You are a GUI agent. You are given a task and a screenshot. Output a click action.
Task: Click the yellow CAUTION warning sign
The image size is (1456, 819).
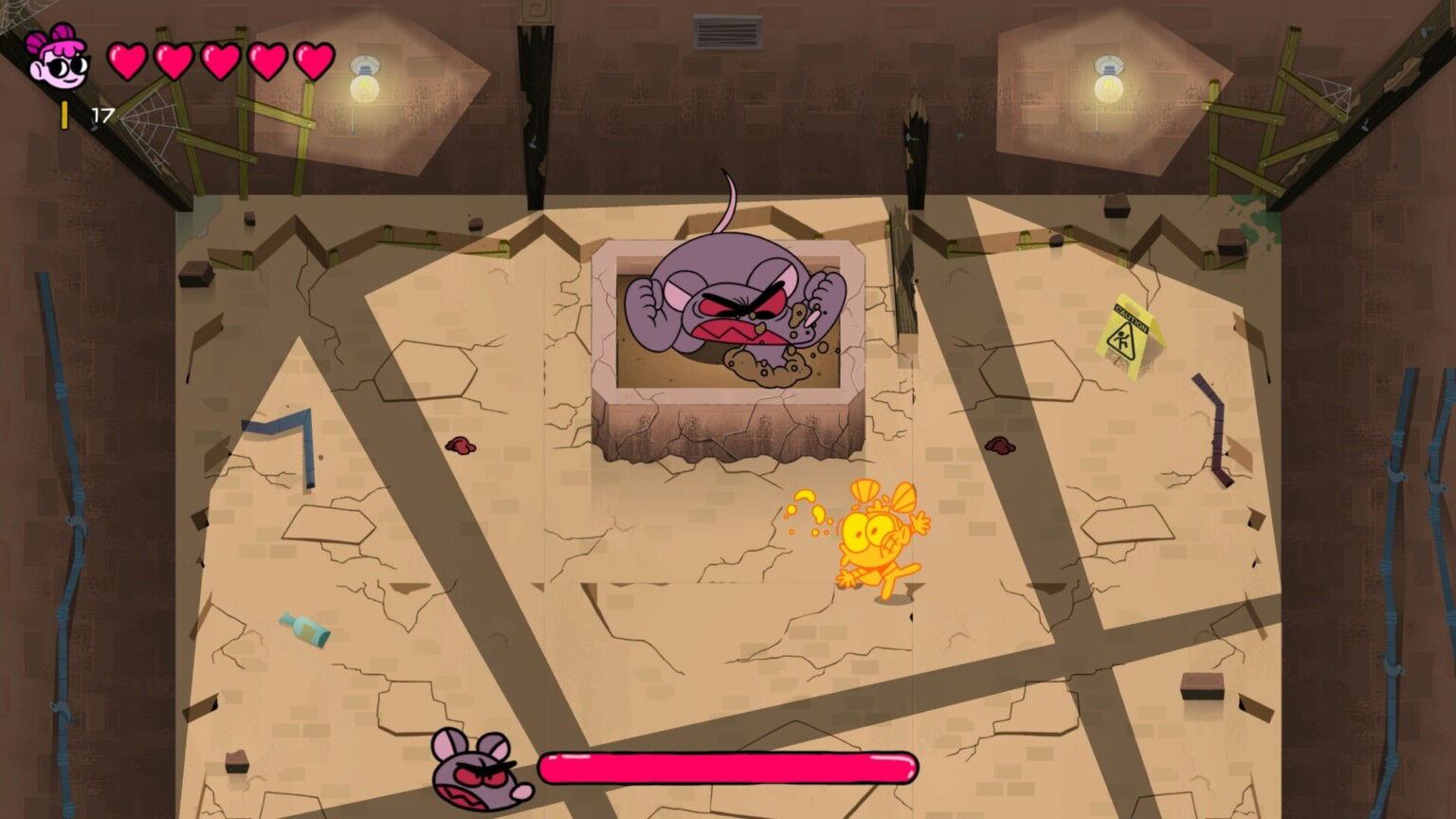(1128, 327)
